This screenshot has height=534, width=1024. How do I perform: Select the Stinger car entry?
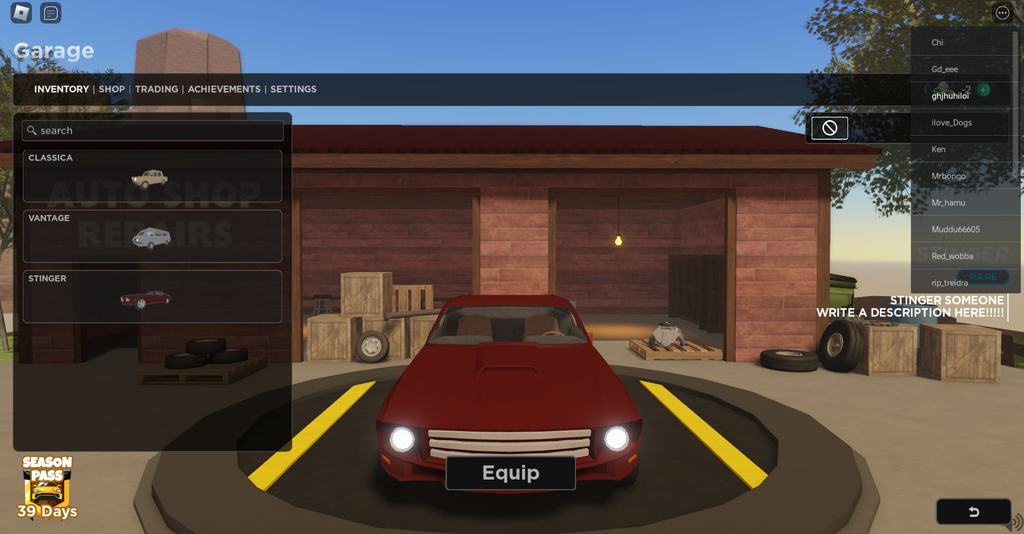(152, 296)
